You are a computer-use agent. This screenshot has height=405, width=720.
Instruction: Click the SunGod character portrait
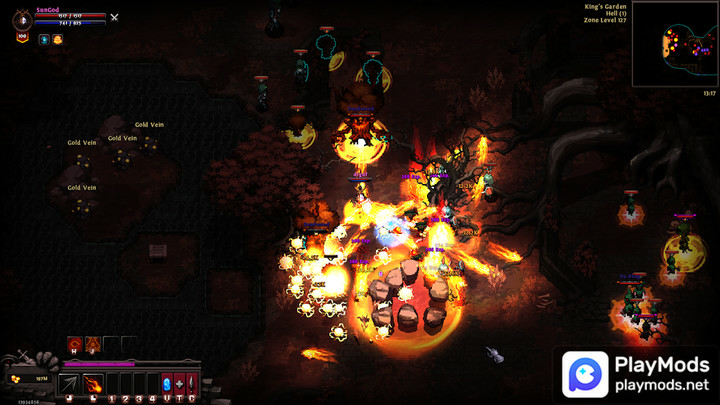pyautogui.click(x=21, y=19)
